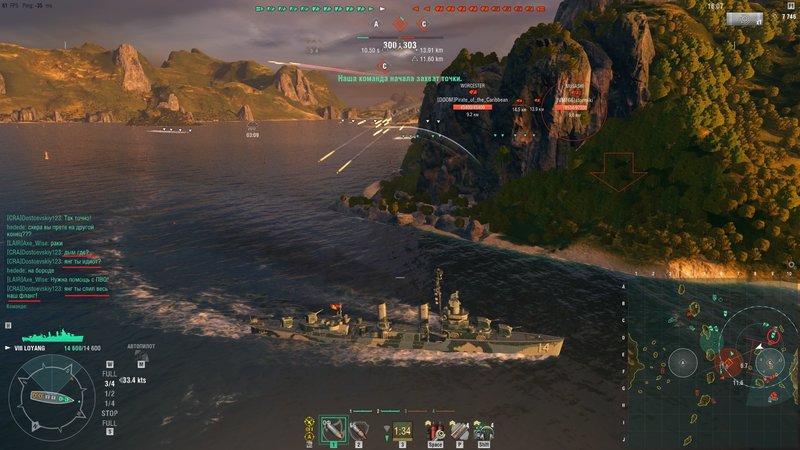Set engine speed to 1/2
The height and width of the screenshot is (450, 800).
[x=109, y=393]
